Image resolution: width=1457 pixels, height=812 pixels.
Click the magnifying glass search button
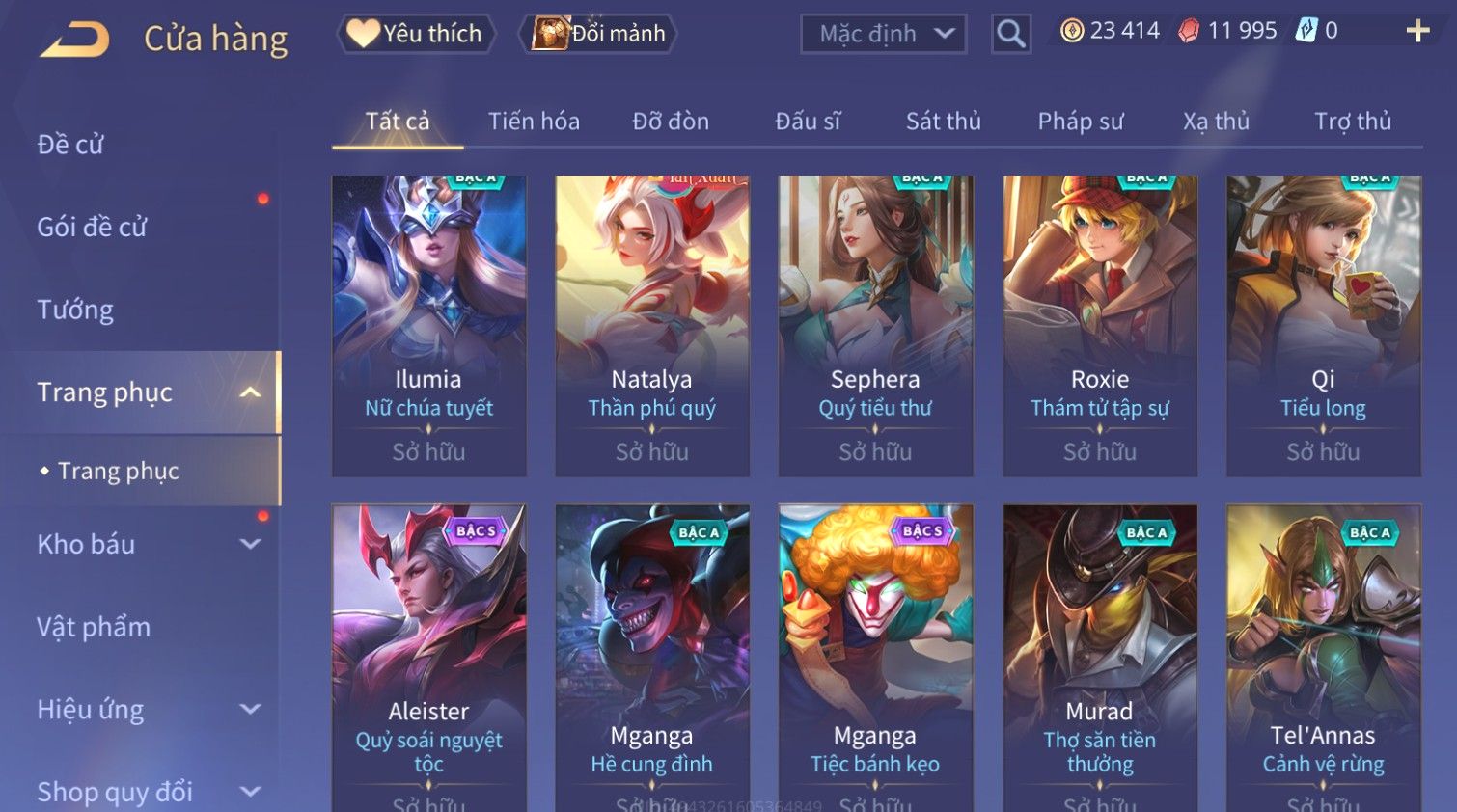pyautogui.click(x=1010, y=35)
